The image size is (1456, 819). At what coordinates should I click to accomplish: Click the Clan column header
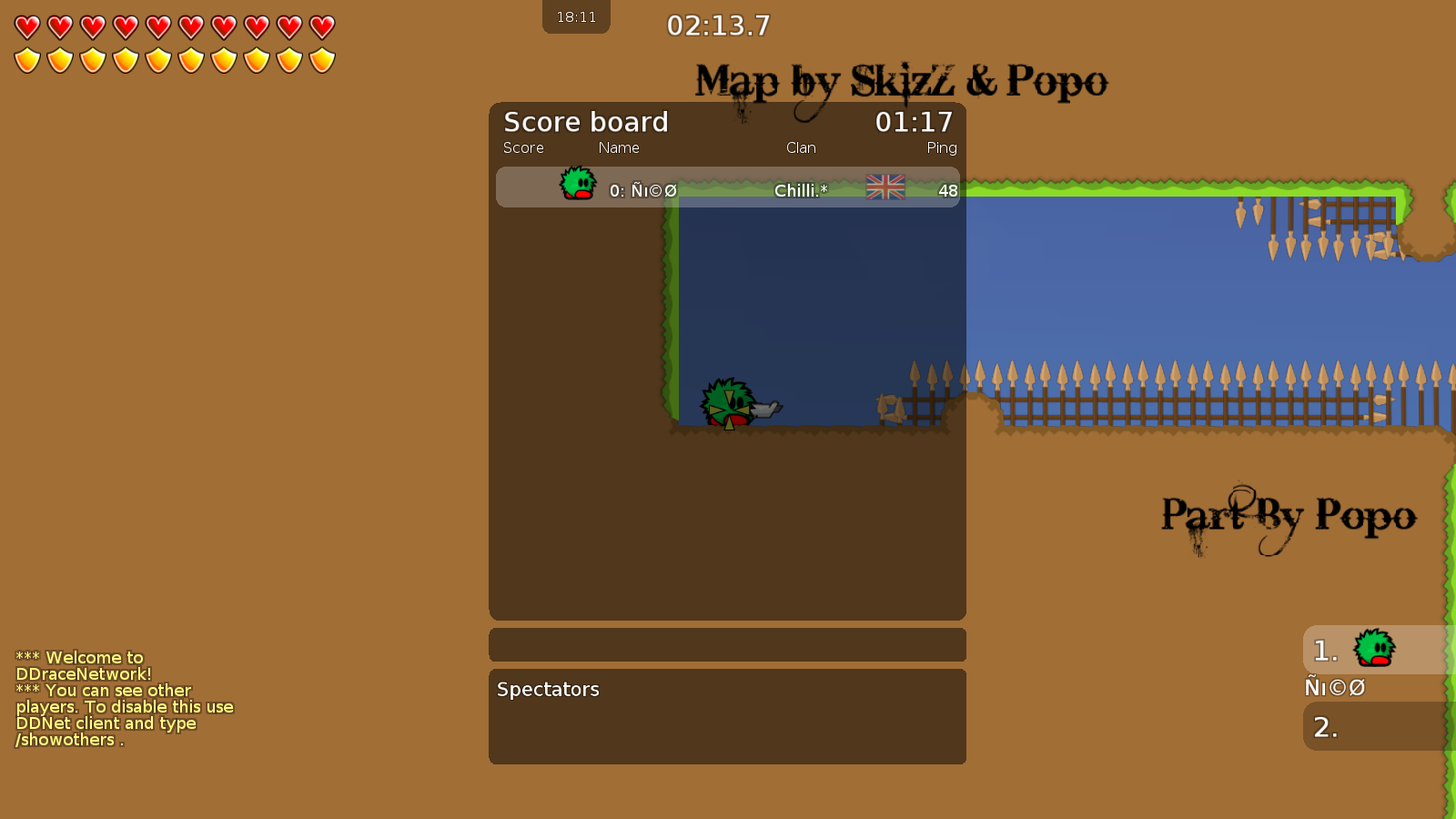801,147
